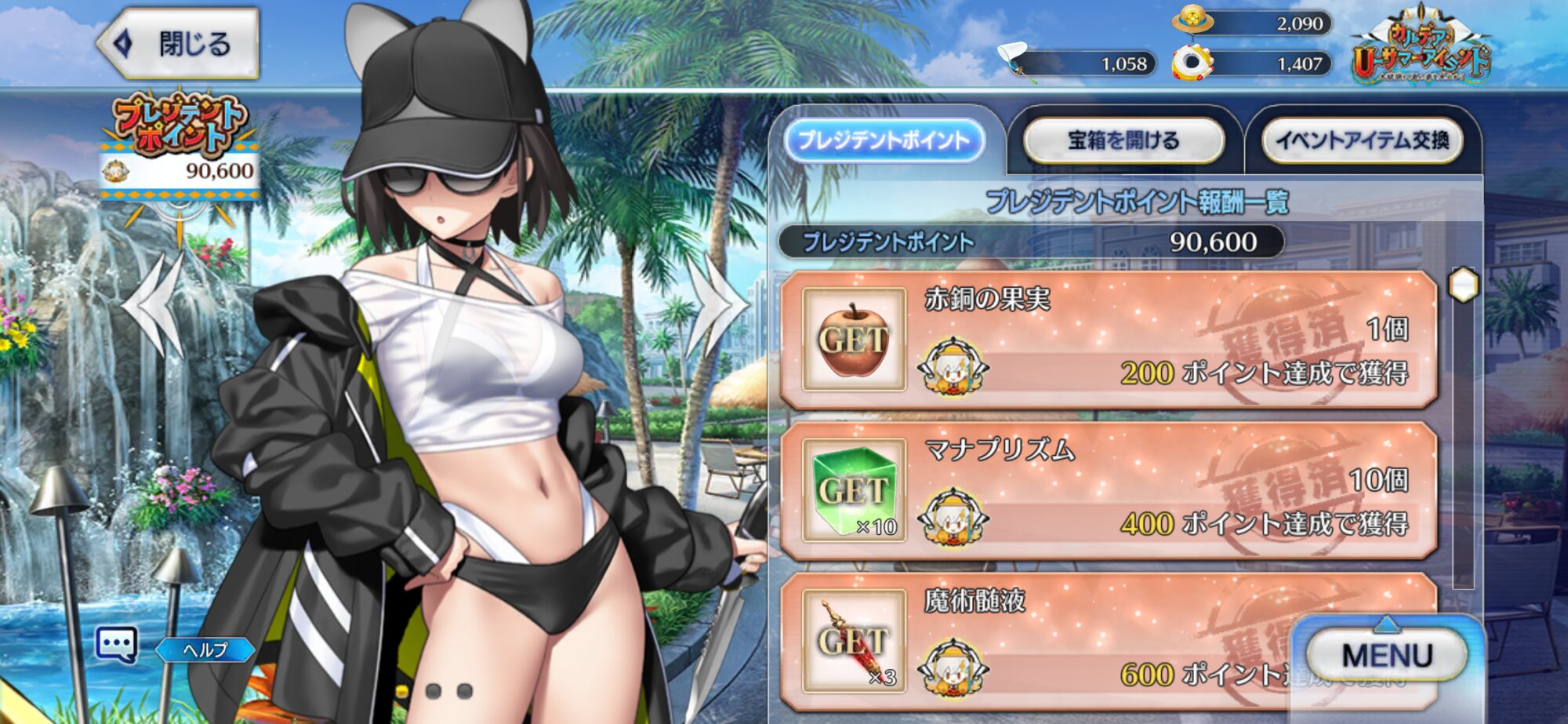Click the green mana prism item icon
The image size is (1568, 724).
tap(854, 490)
